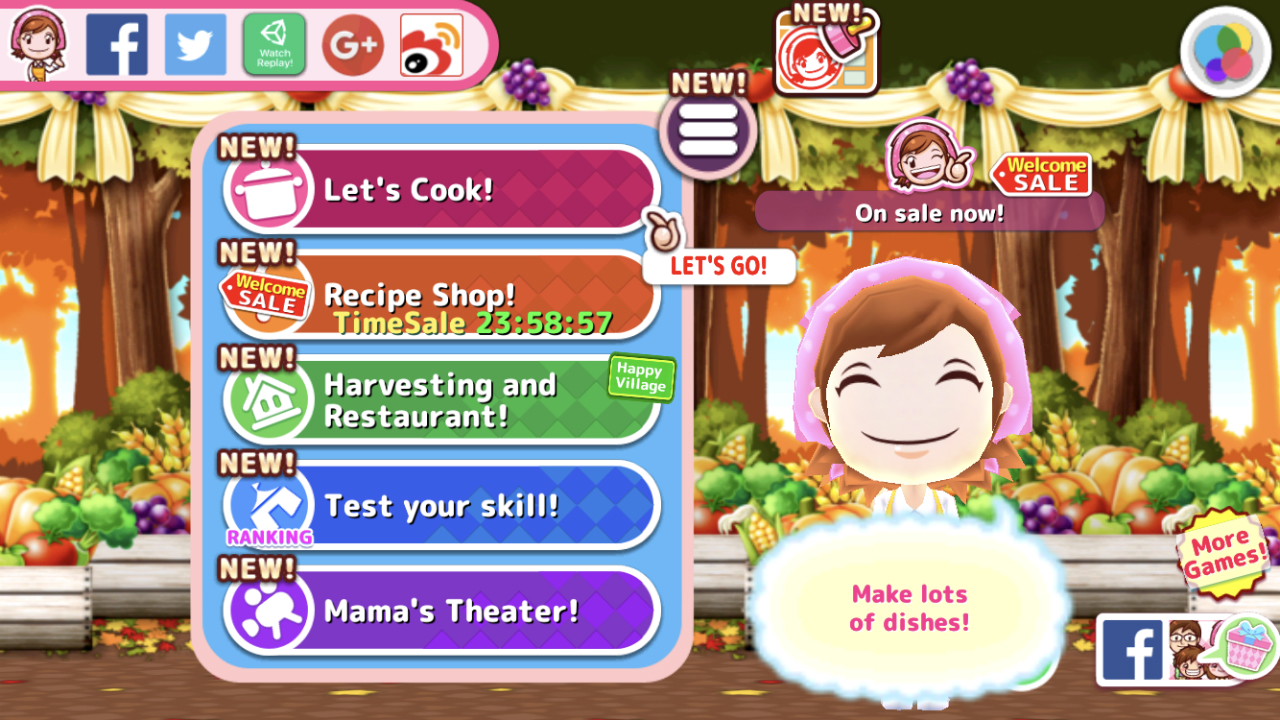The width and height of the screenshot is (1280, 720).
Task: Open the Google+ share icon
Action: coord(352,44)
